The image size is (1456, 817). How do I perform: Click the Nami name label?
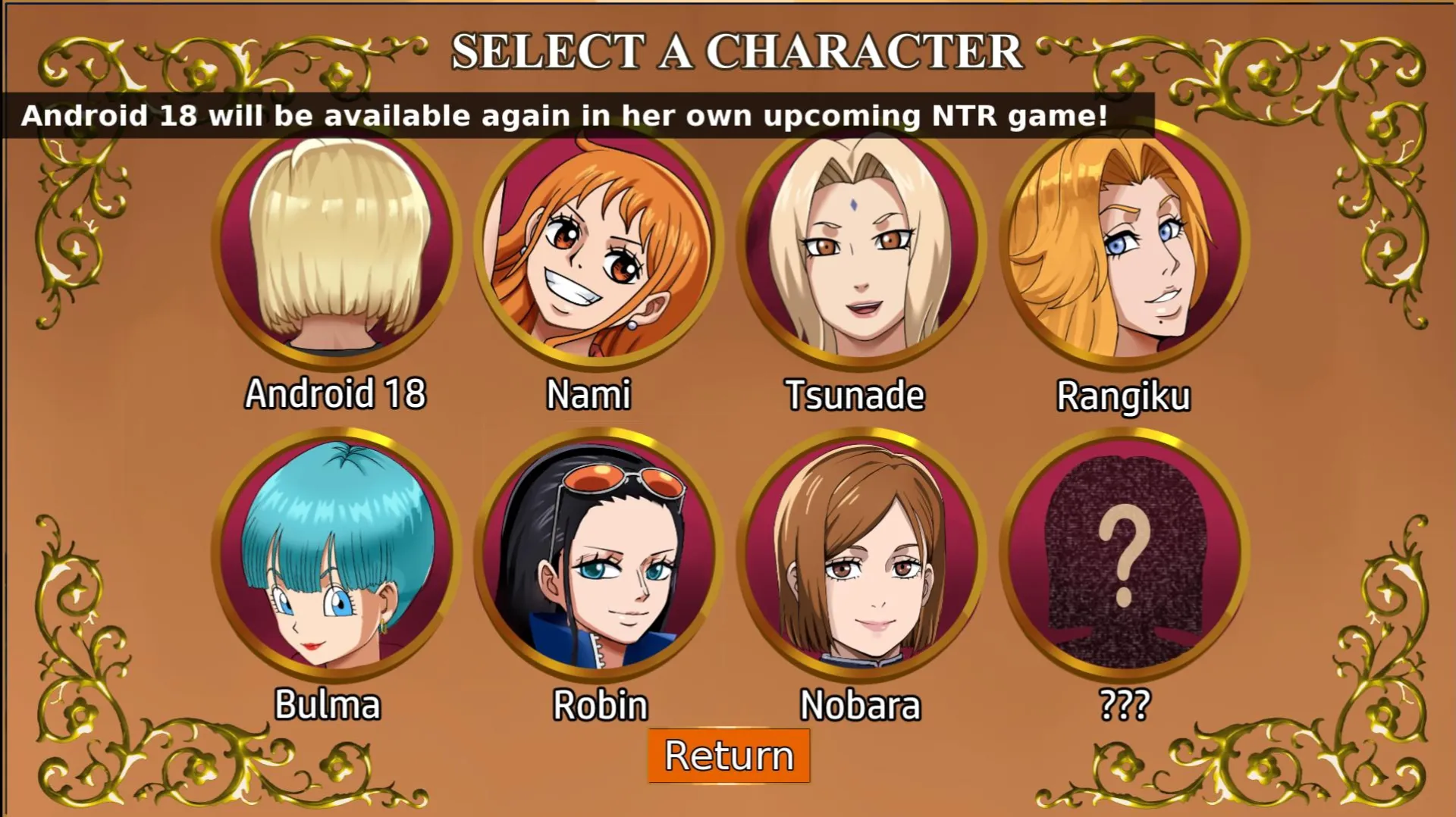[x=589, y=395]
